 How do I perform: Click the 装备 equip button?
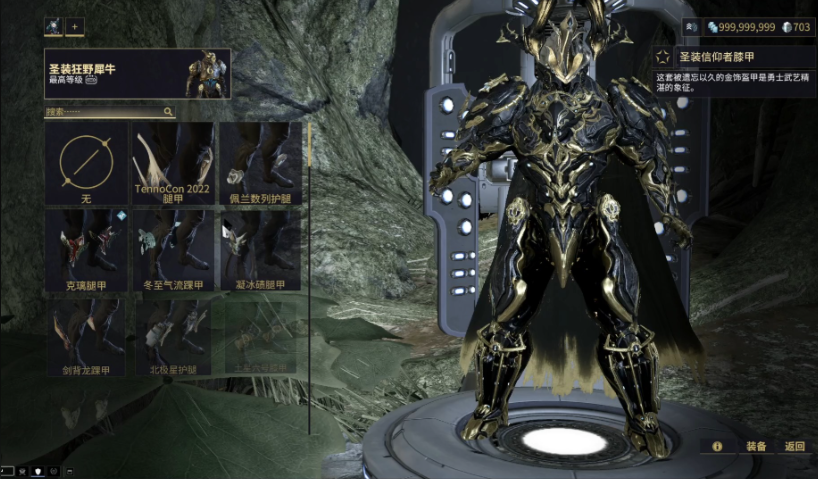point(756,446)
